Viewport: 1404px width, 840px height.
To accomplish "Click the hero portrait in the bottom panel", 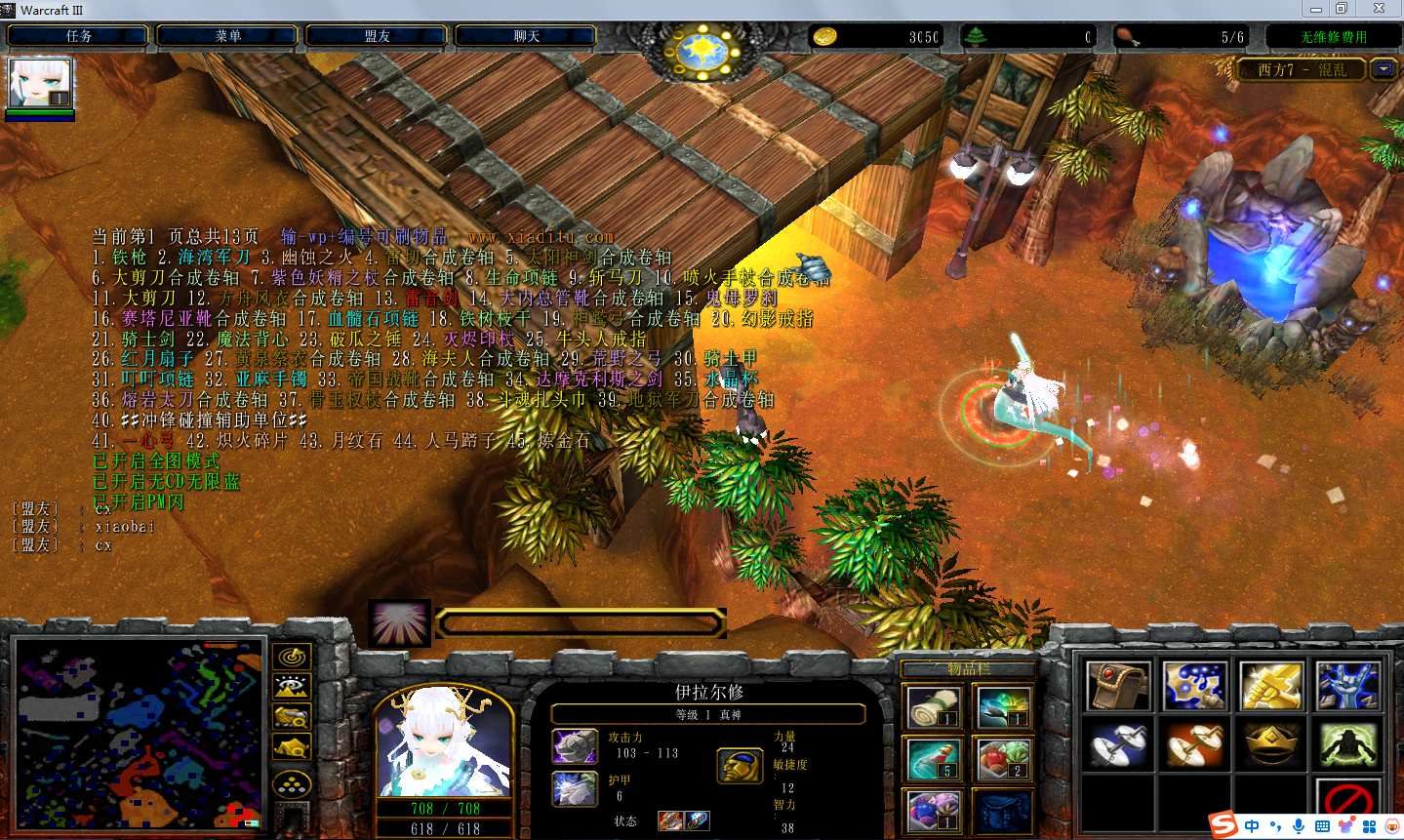I will tap(444, 743).
